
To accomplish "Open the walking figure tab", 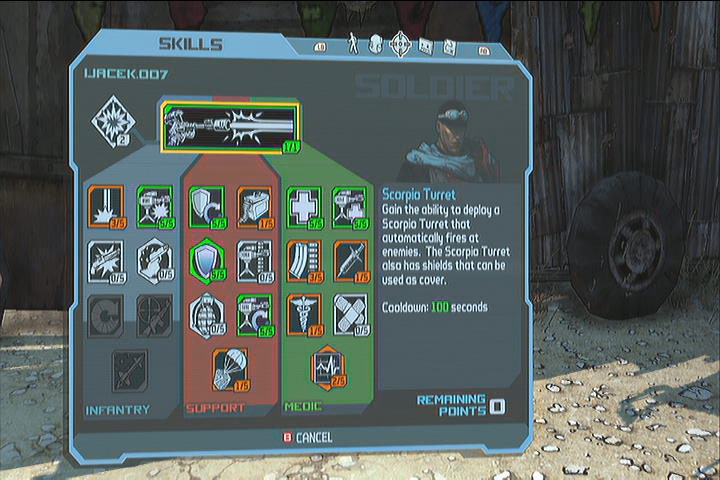I will (353, 44).
